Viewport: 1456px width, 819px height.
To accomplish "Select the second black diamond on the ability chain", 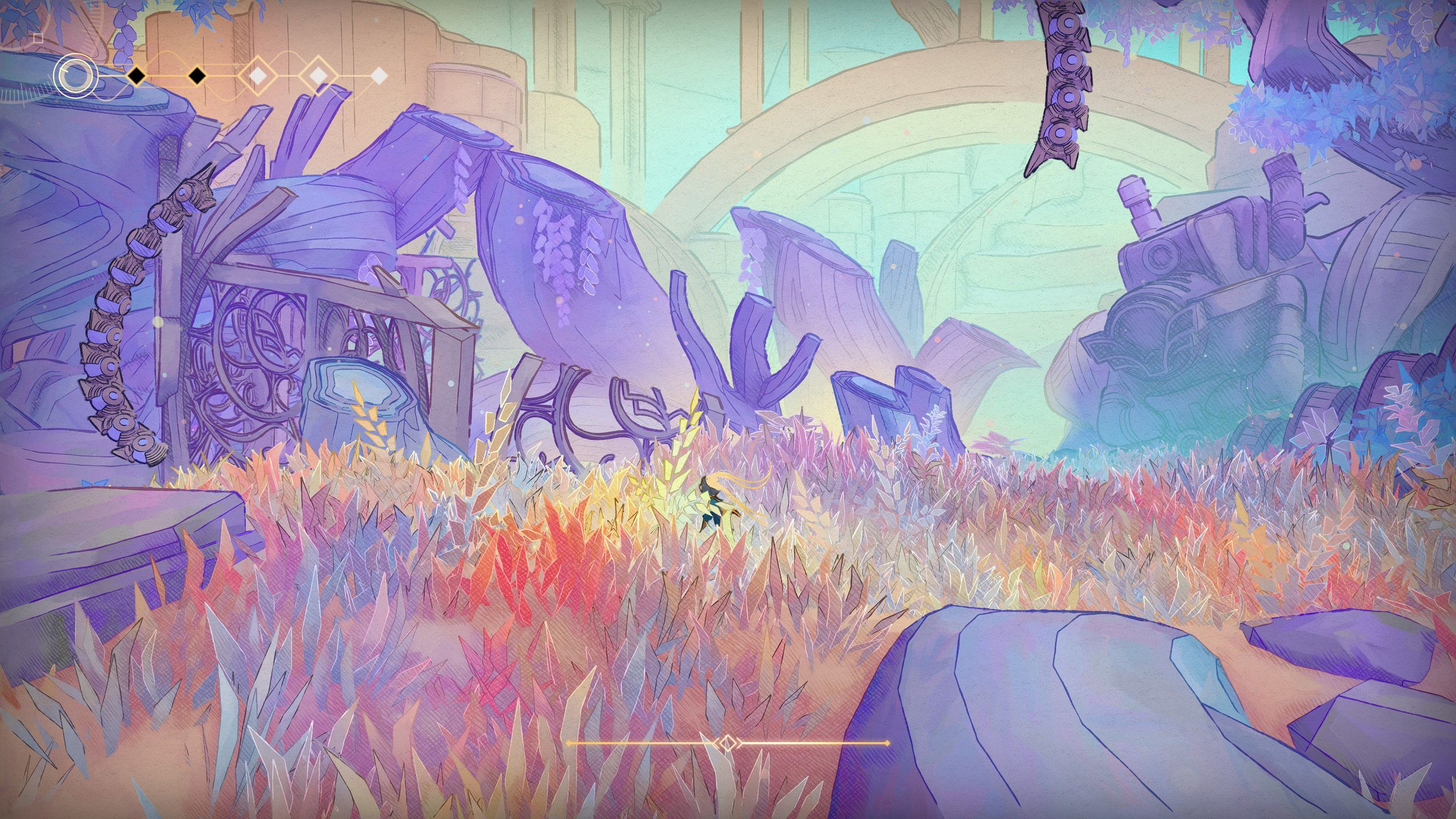I will pyautogui.click(x=196, y=77).
